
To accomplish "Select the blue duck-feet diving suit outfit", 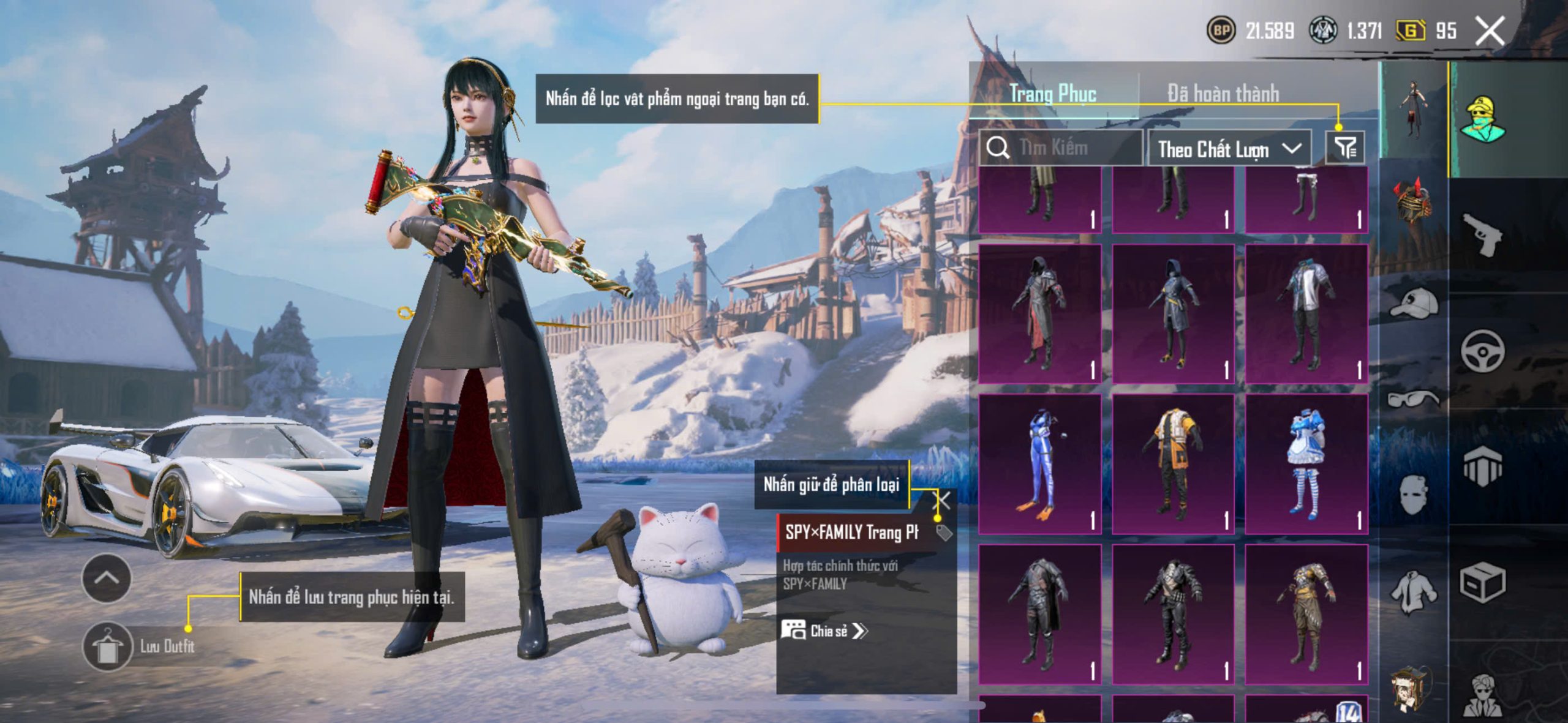I will click(x=1040, y=465).
